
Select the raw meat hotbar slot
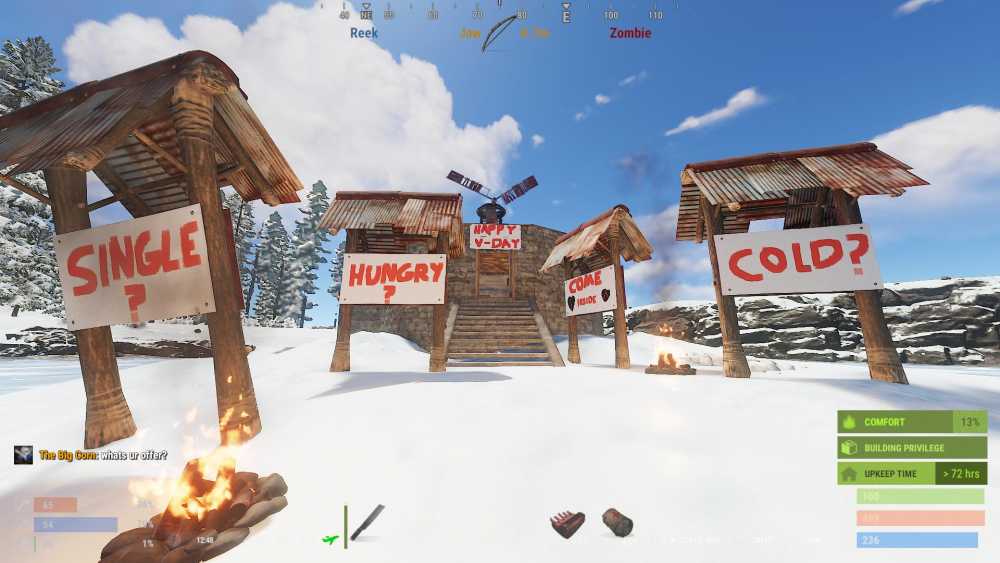coord(567,524)
